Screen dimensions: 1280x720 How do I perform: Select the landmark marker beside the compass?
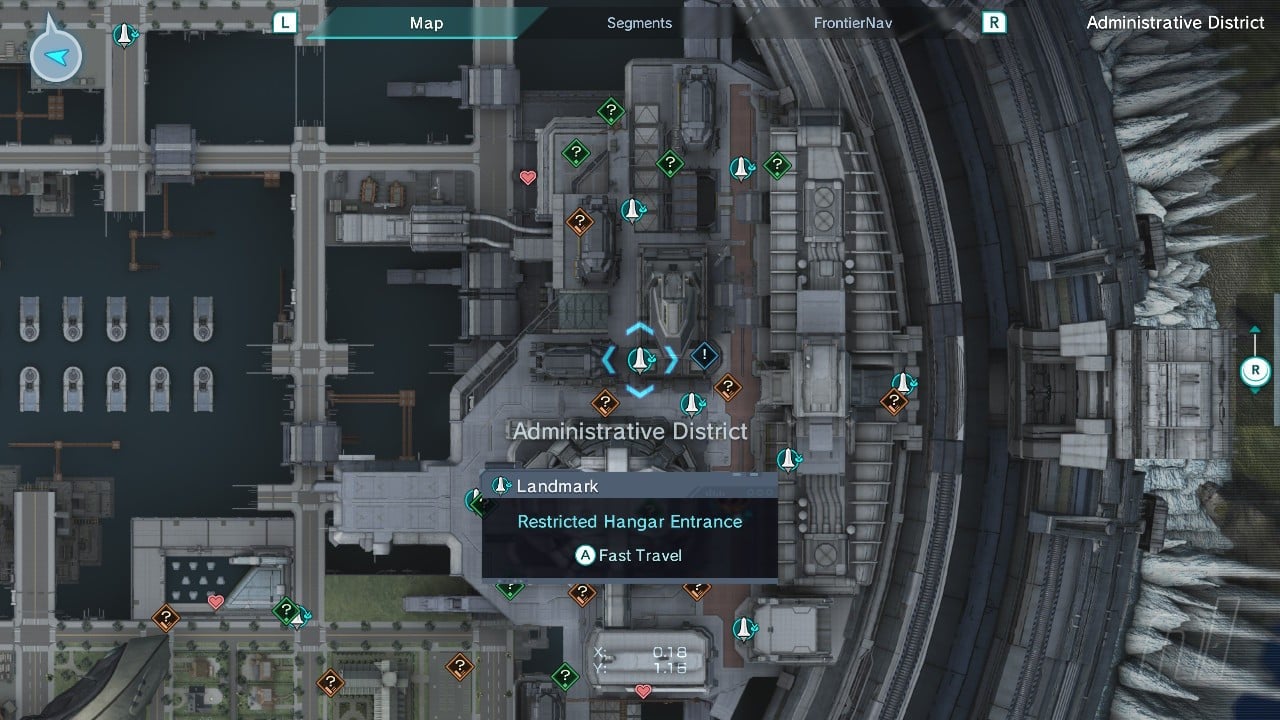click(x=124, y=35)
